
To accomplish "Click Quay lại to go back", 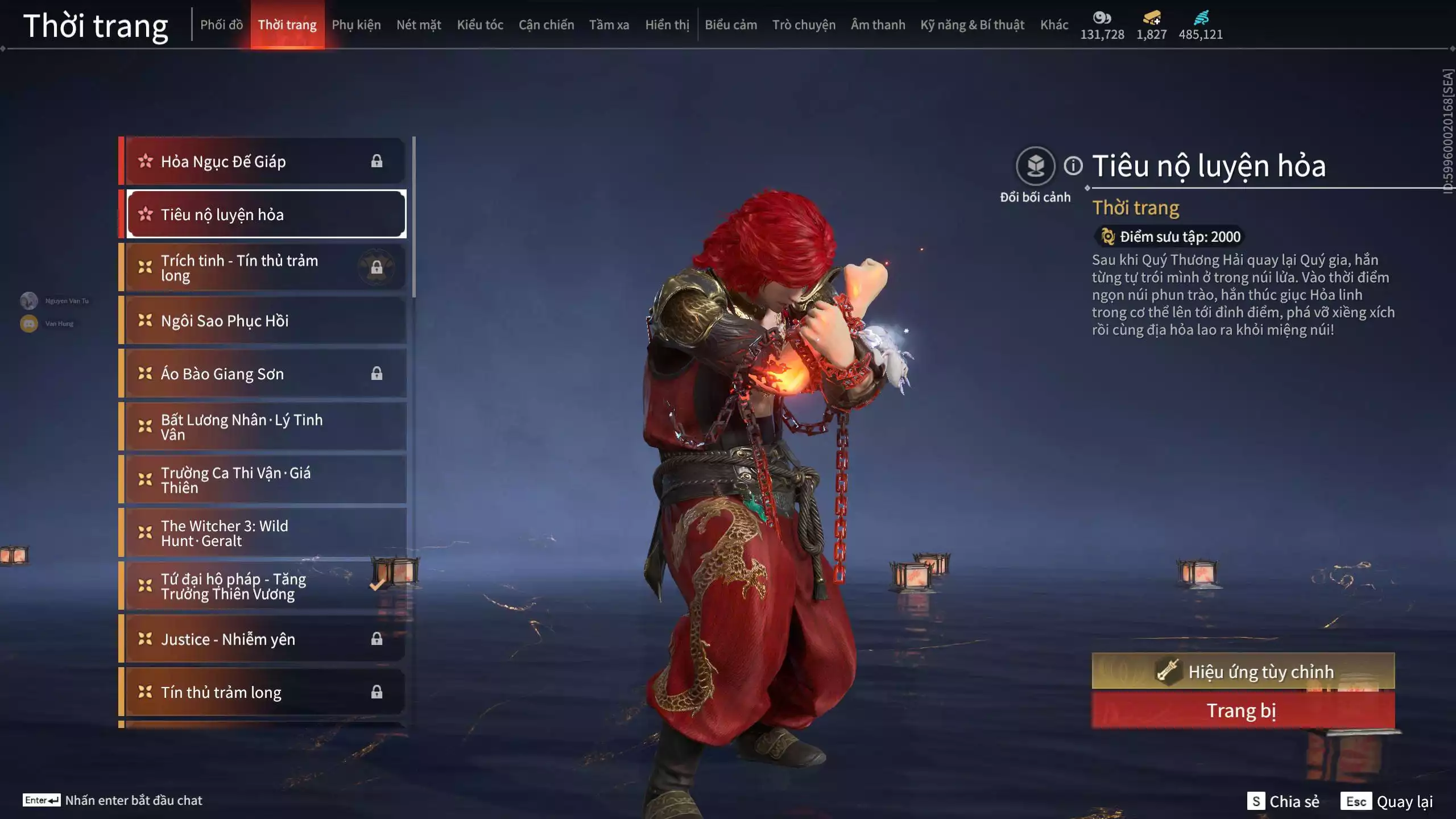I will [x=1387, y=801].
